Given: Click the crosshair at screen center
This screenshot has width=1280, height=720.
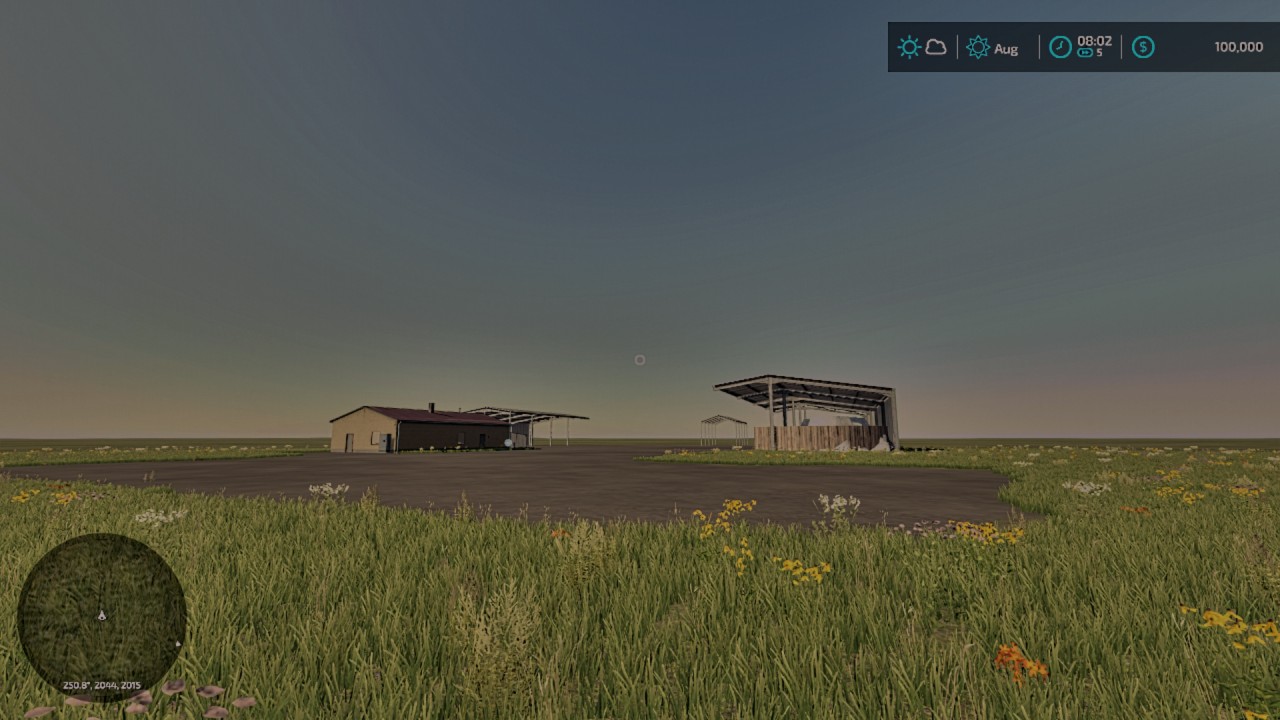Looking at the screenshot, I should tap(640, 360).
